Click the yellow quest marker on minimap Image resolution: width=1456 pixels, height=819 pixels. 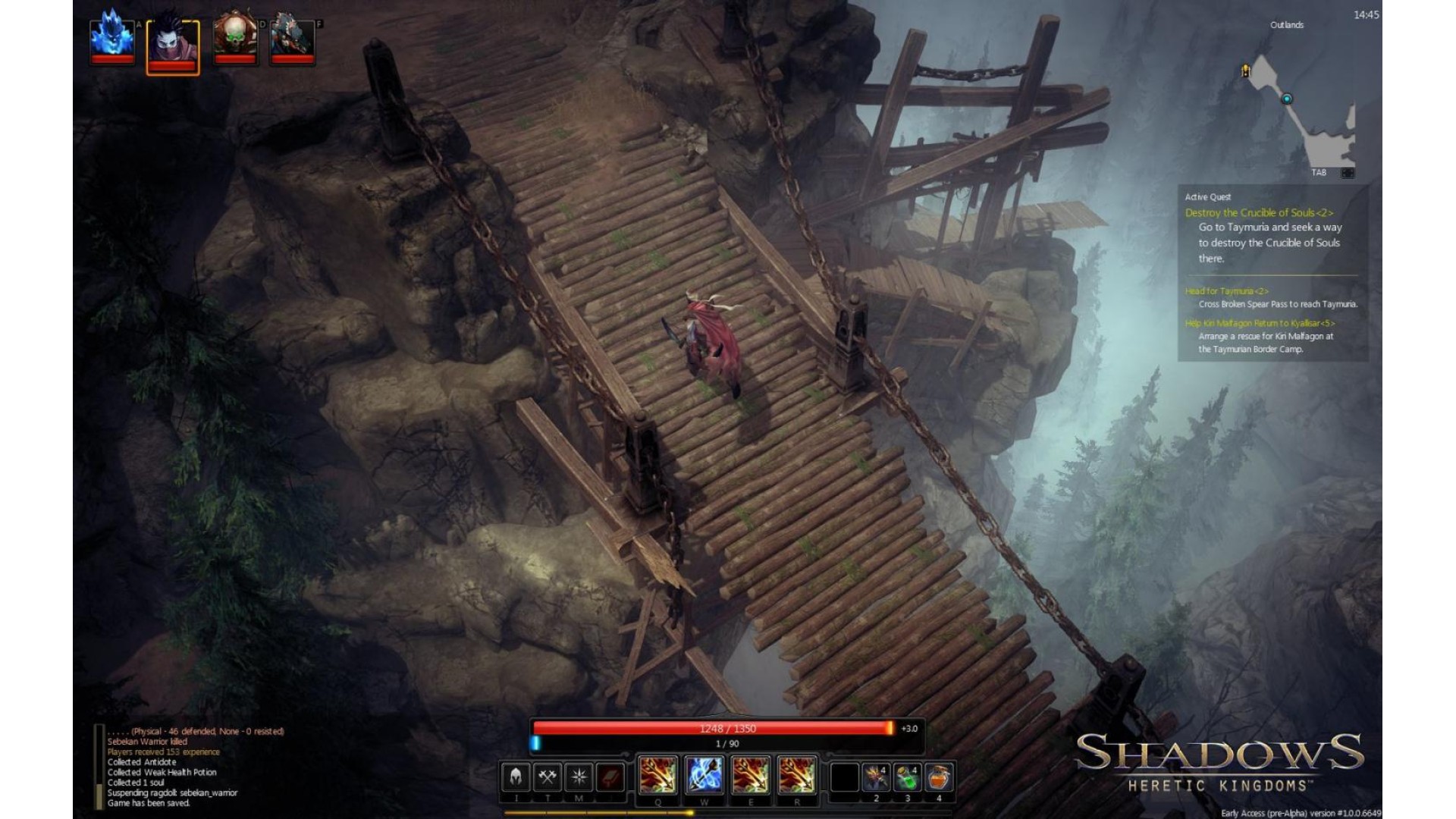[x=1245, y=71]
